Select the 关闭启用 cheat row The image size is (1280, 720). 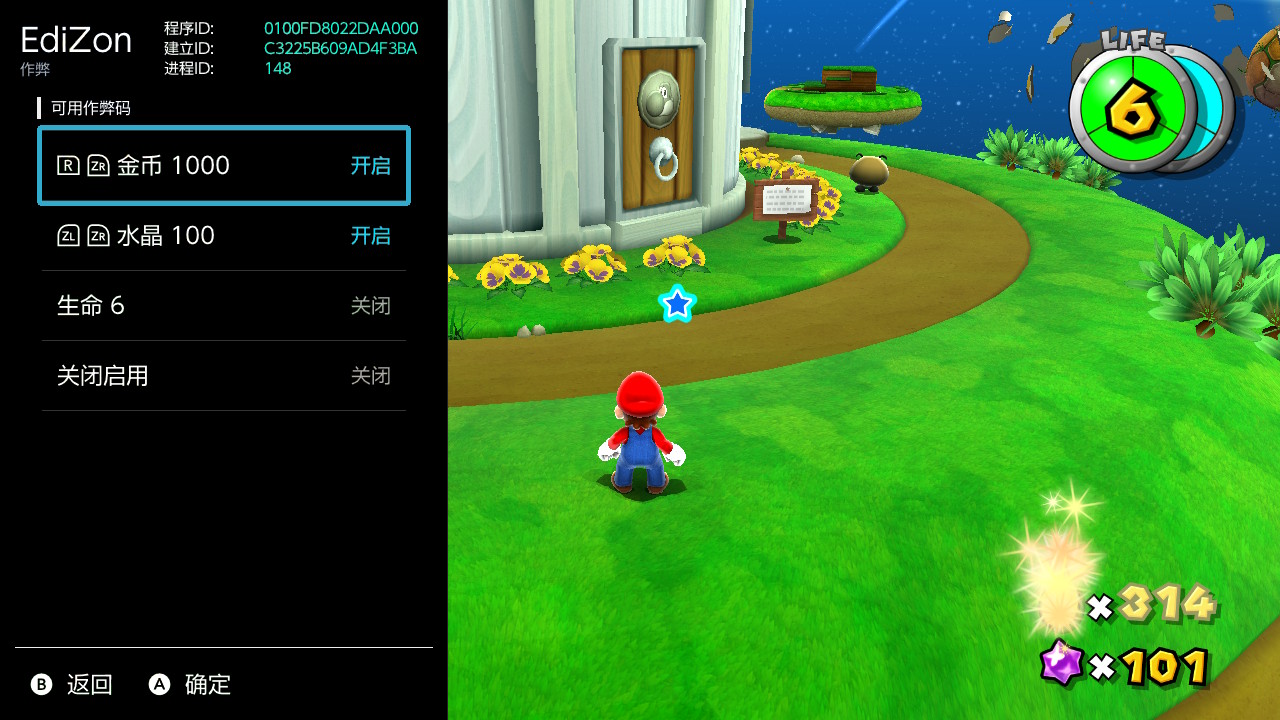224,376
